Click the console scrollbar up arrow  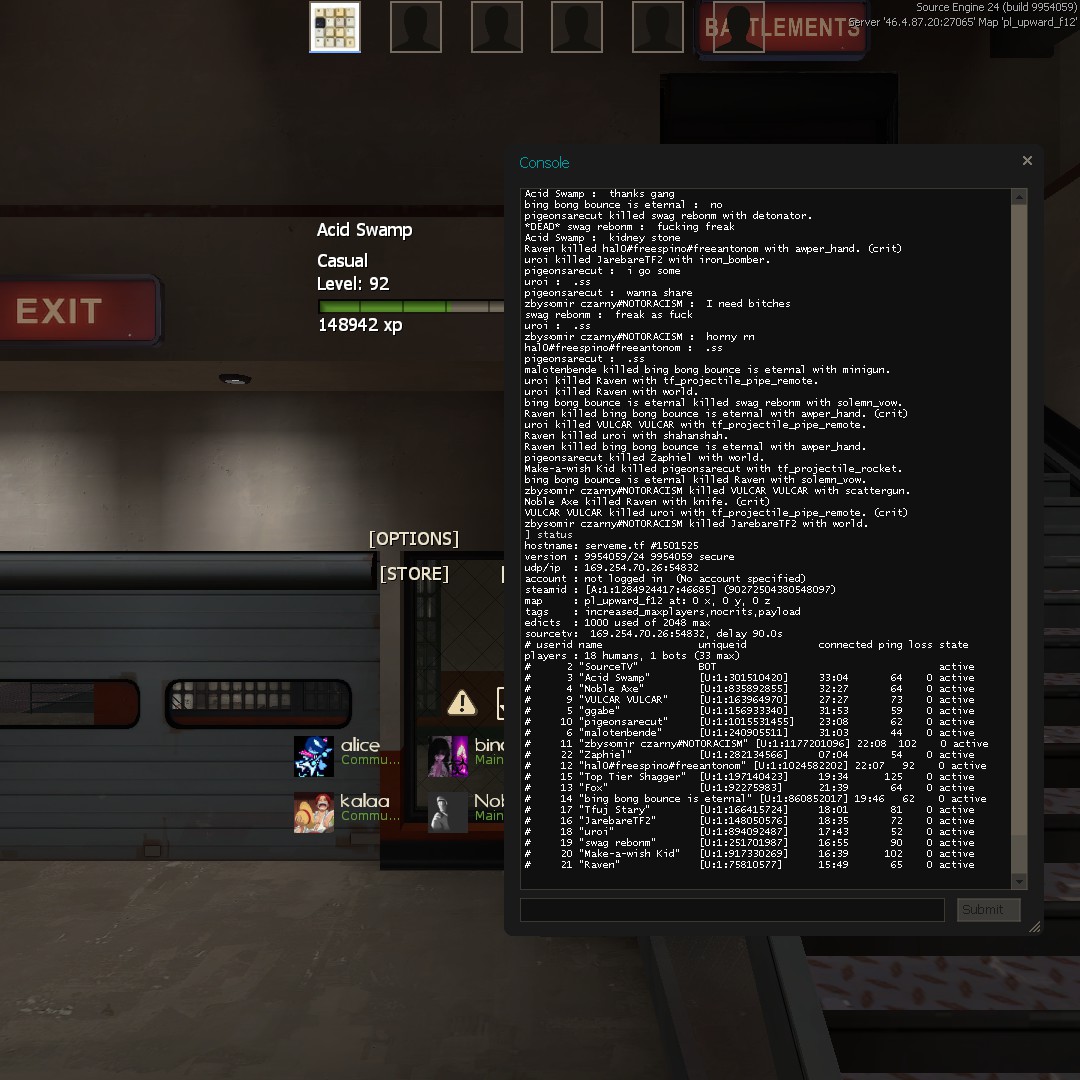(1019, 198)
